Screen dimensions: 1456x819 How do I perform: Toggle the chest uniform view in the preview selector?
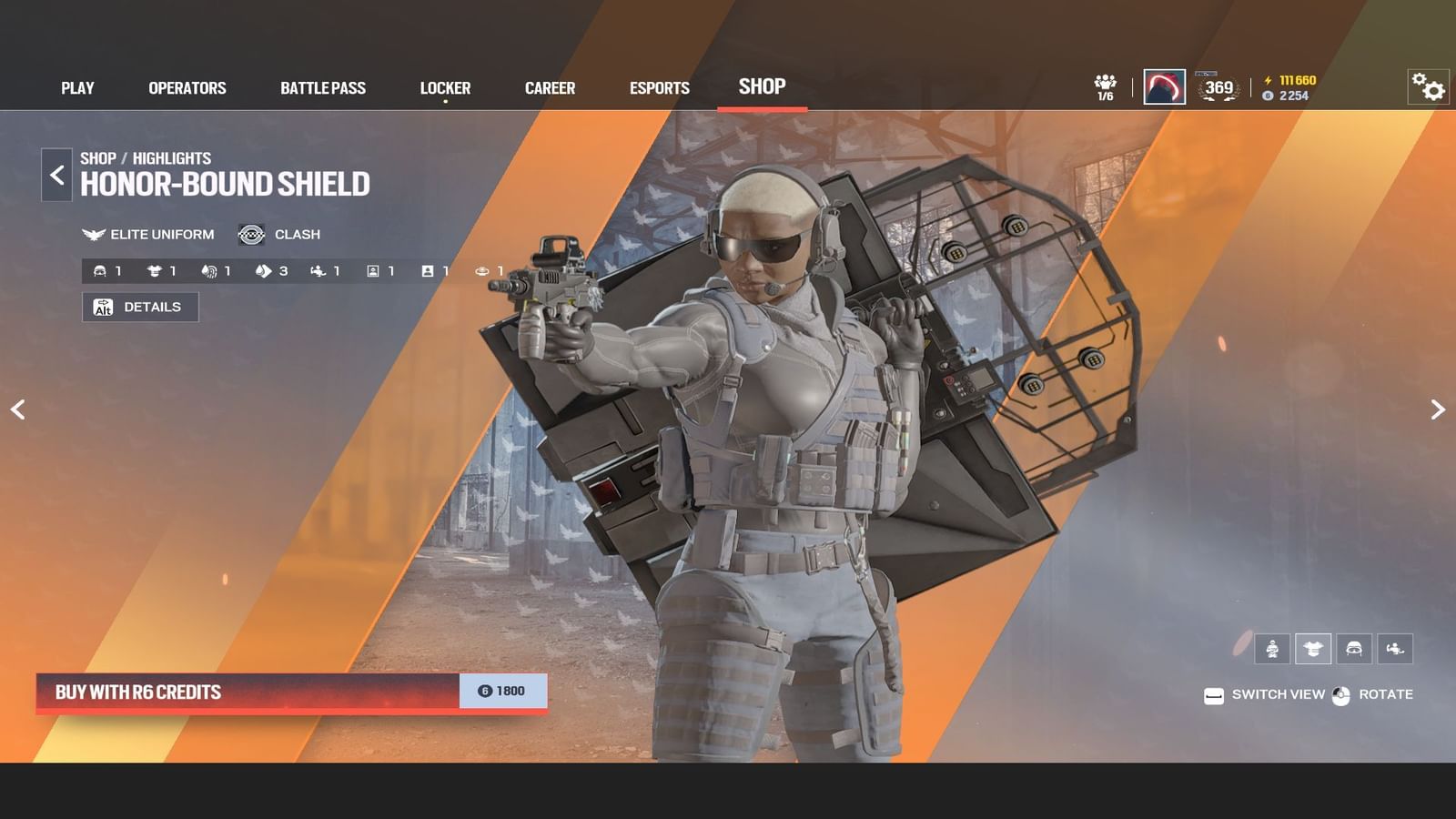point(1312,649)
